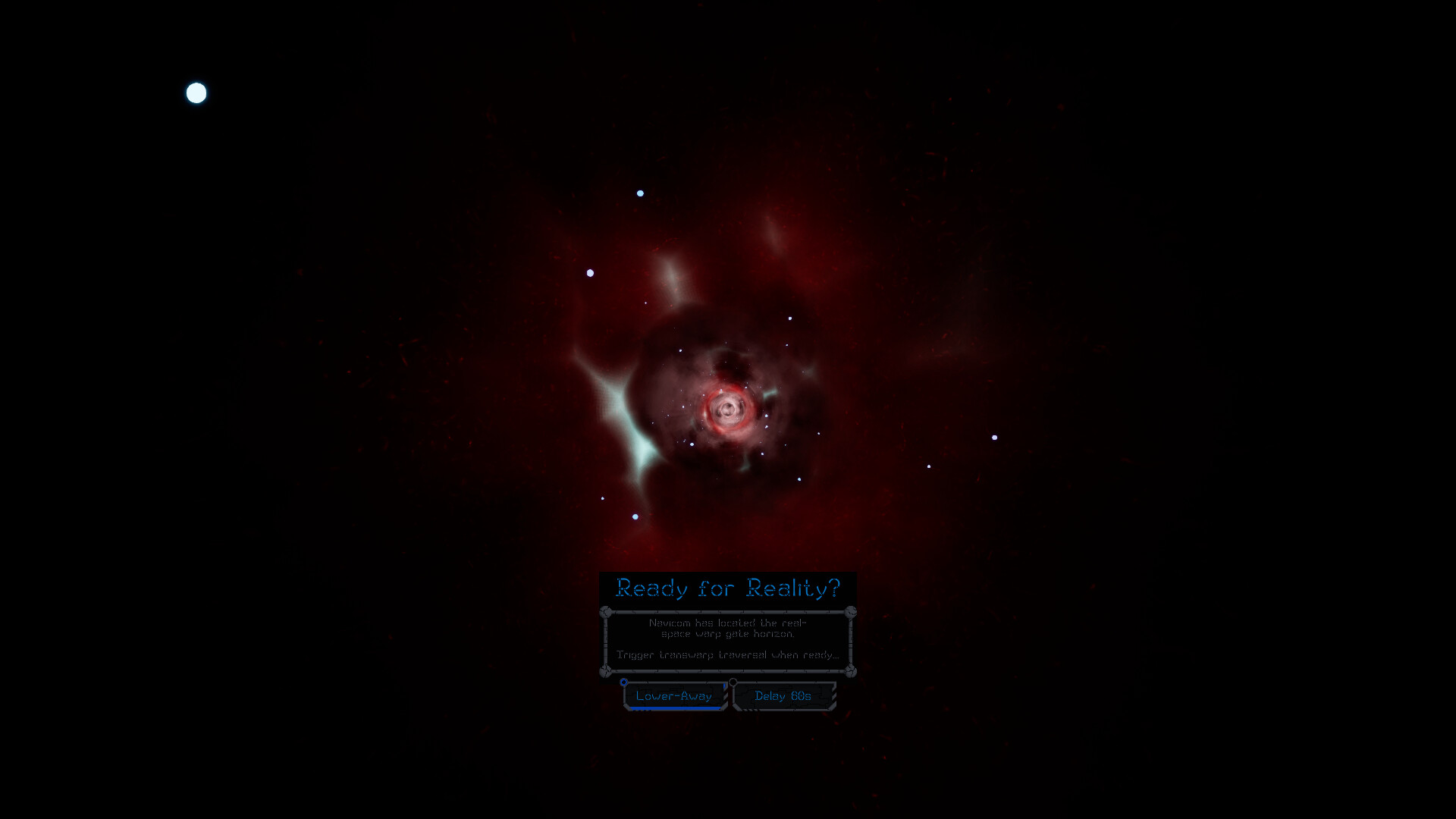The image size is (1456, 819).
Task: Click the top-left rivet of the message panel
Action: click(x=605, y=611)
